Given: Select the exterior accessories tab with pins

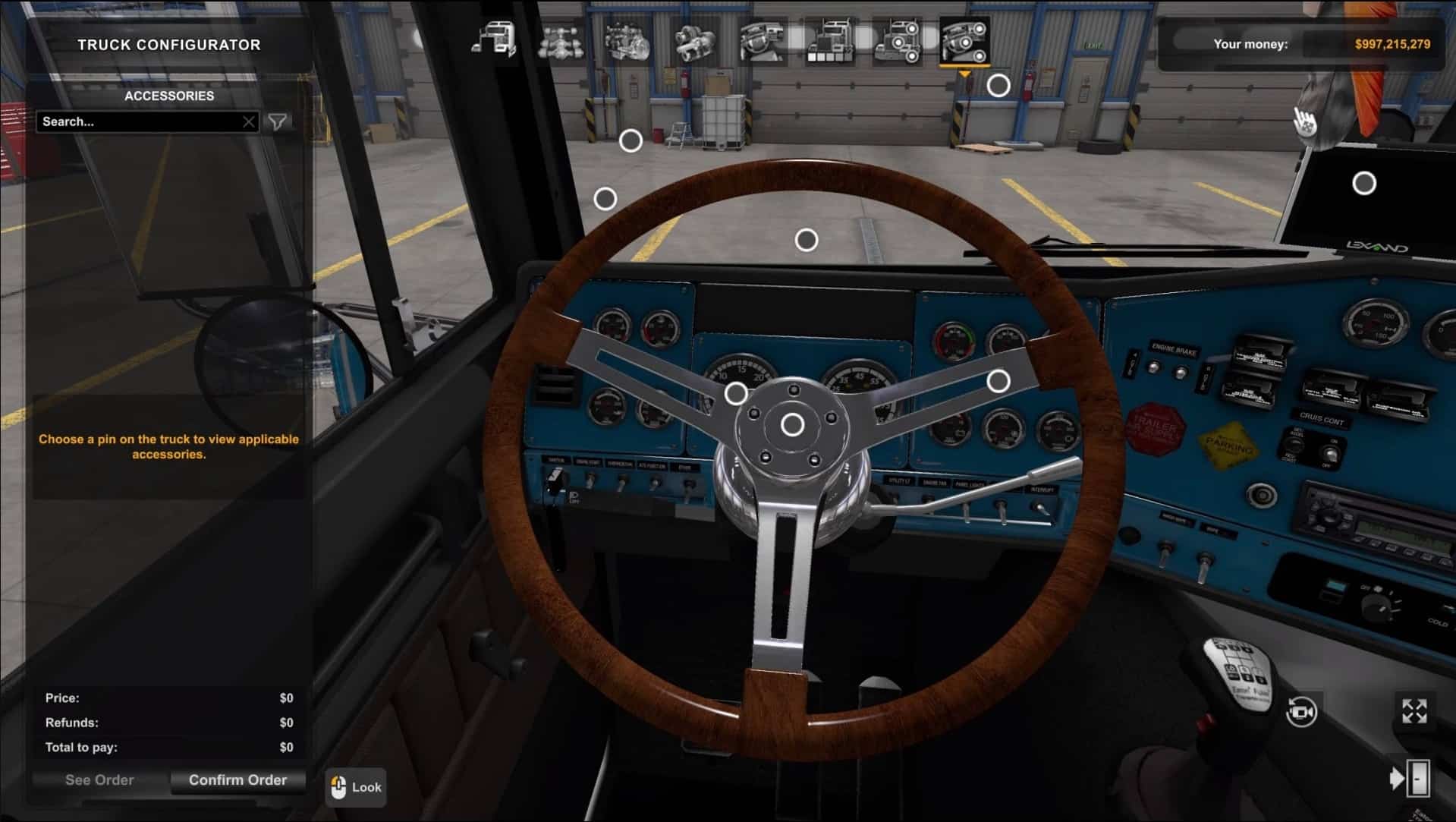Looking at the screenshot, I should point(897,41).
